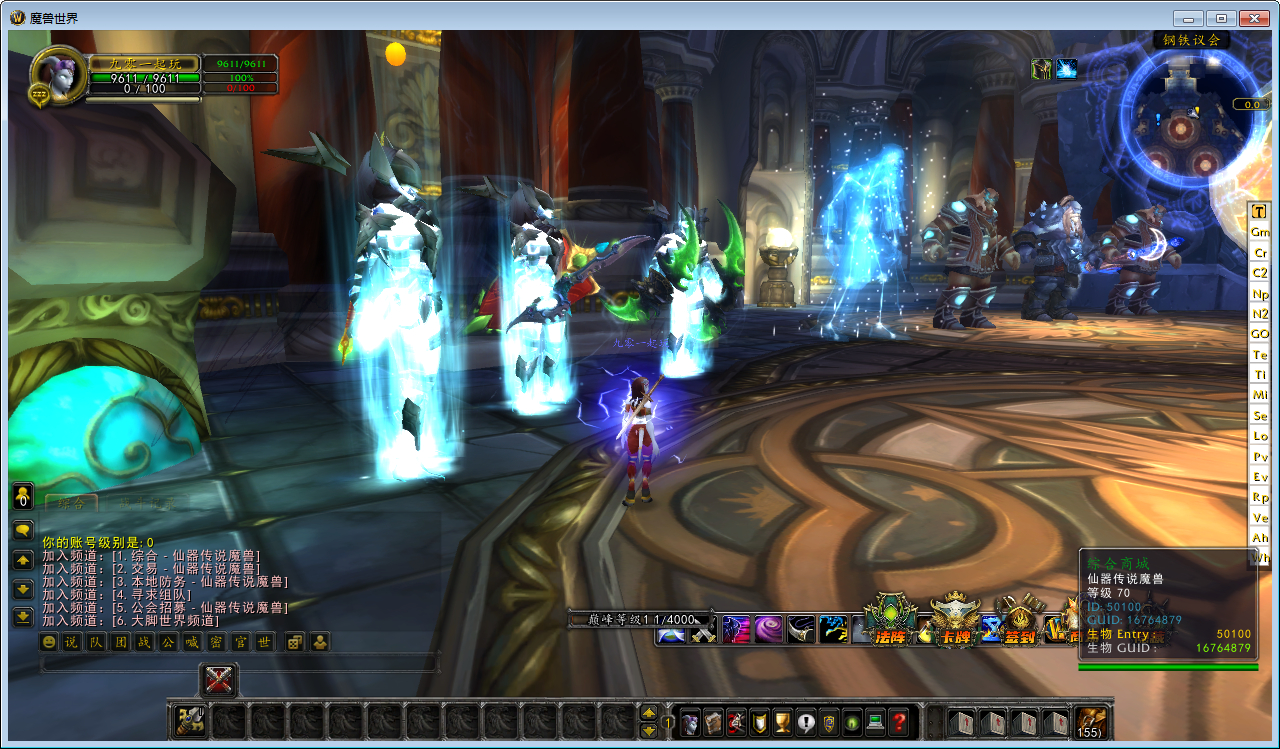
Task: Switch to the 战斗记录 chat tab
Action: click(146, 504)
